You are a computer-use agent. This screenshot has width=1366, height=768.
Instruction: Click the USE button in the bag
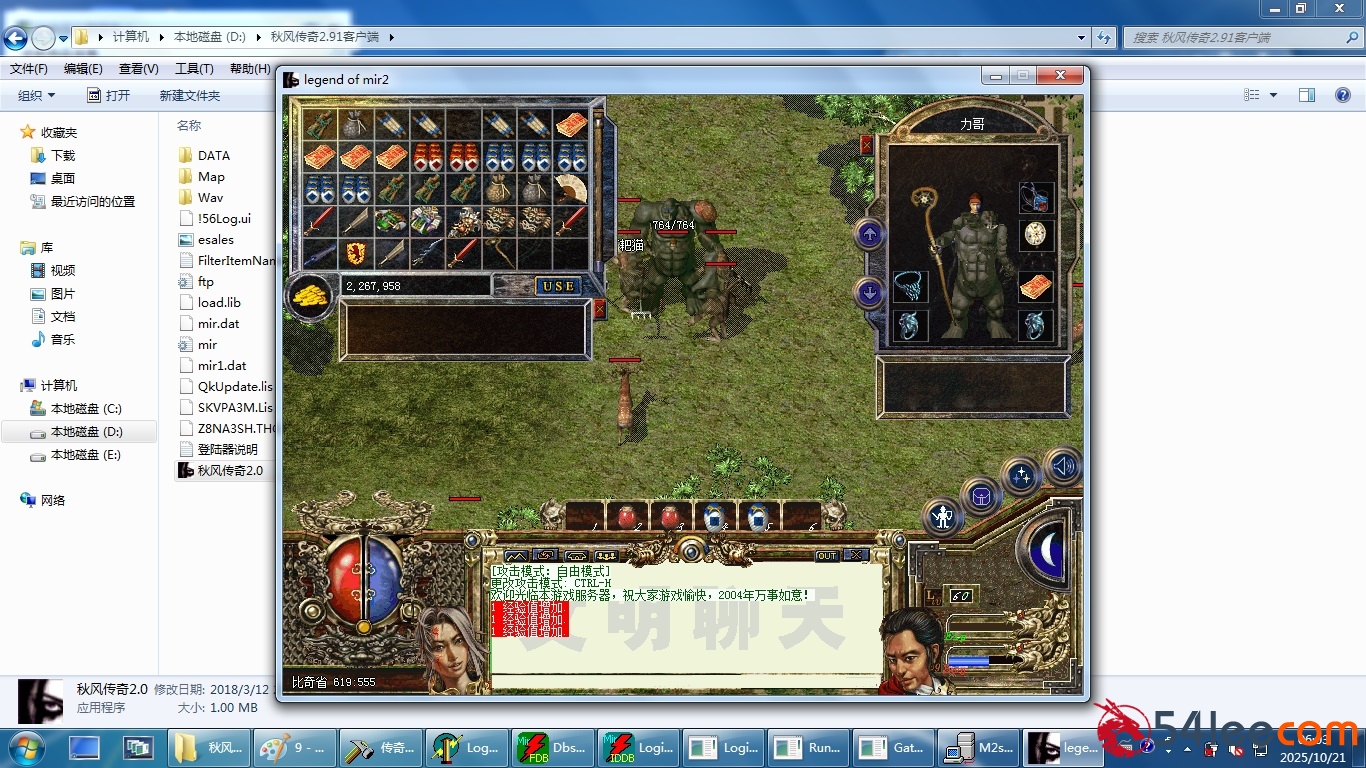[558, 286]
